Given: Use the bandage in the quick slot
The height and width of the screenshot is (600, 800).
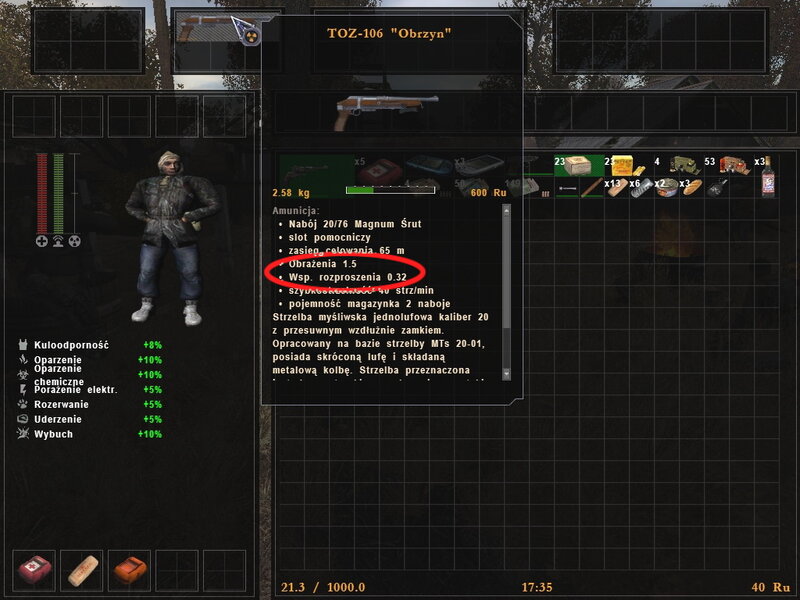Looking at the screenshot, I should click(84, 570).
